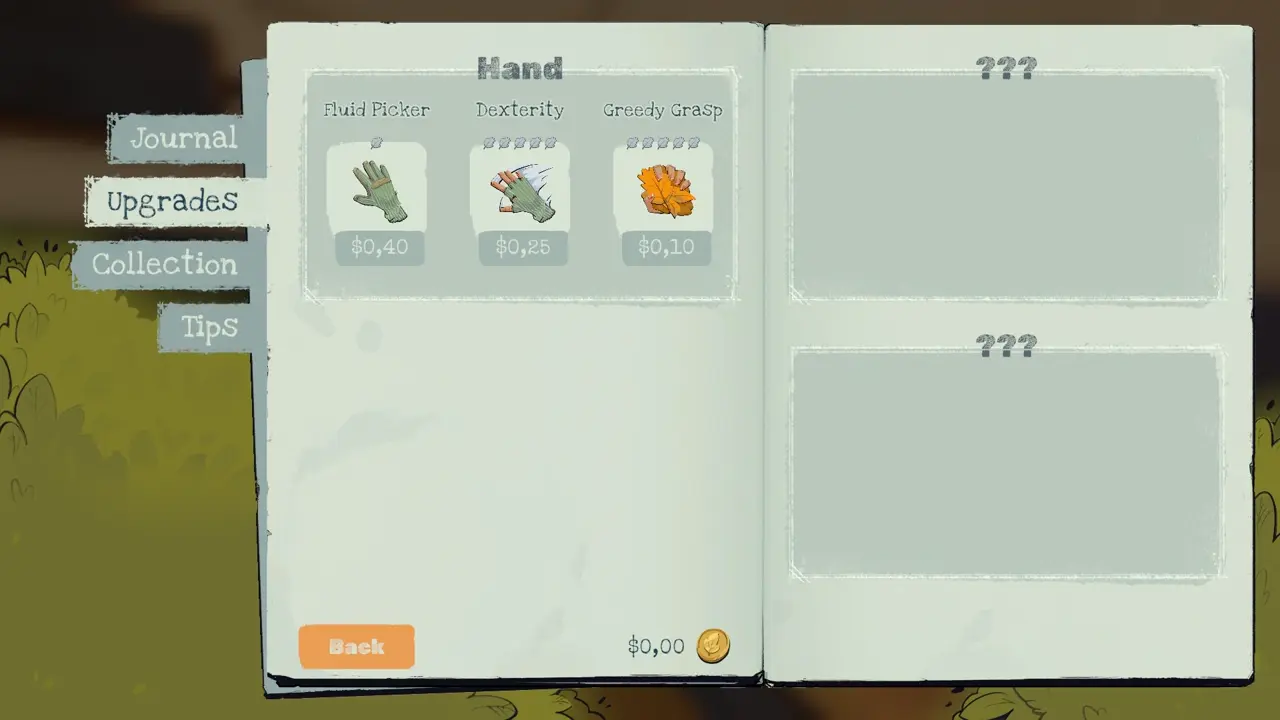
Task: Click the first upgrade pip above Fluid Picker
Action: pyautogui.click(x=377, y=143)
